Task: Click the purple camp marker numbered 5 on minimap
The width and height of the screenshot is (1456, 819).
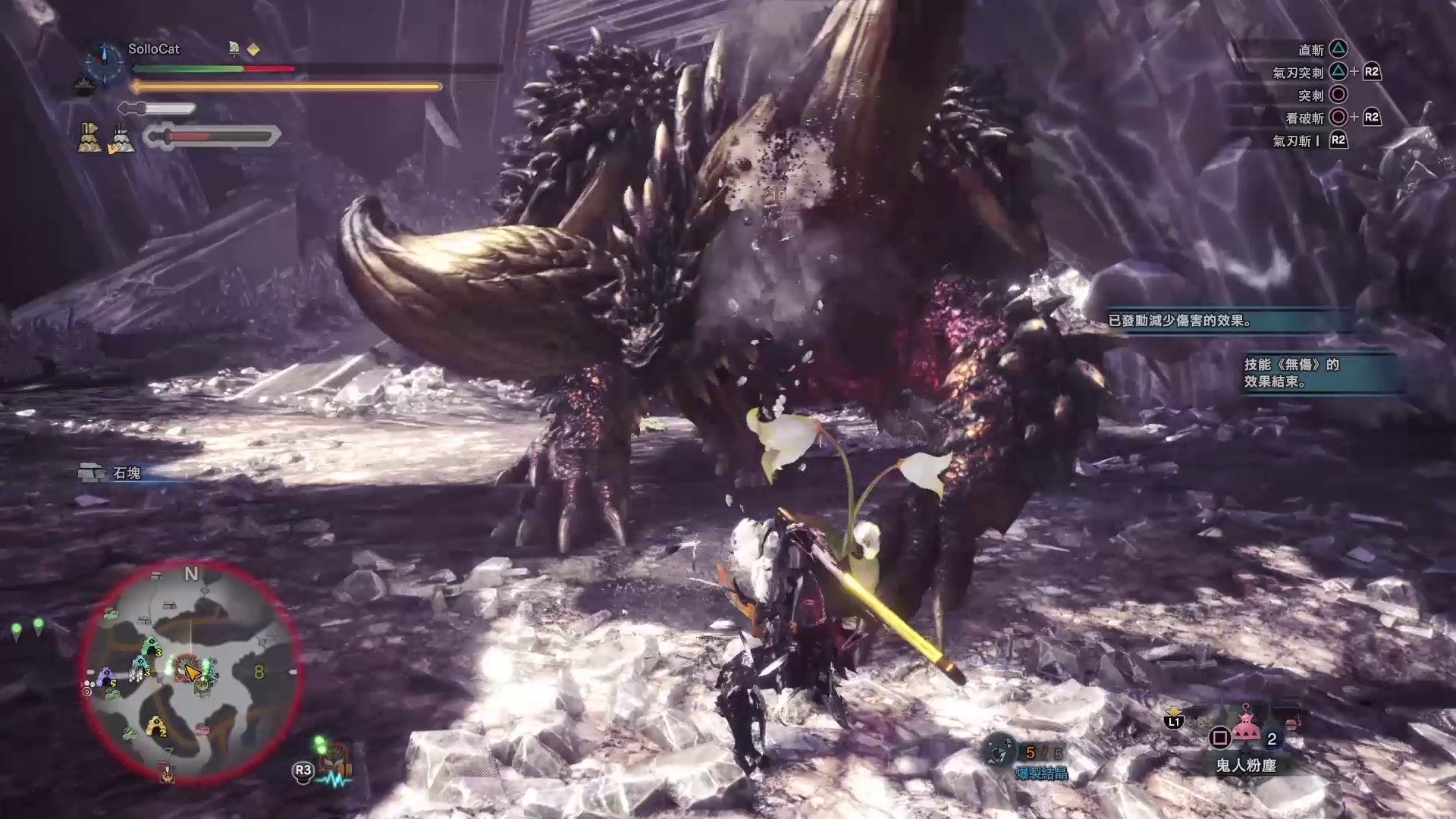Action: (x=106, y=676)
